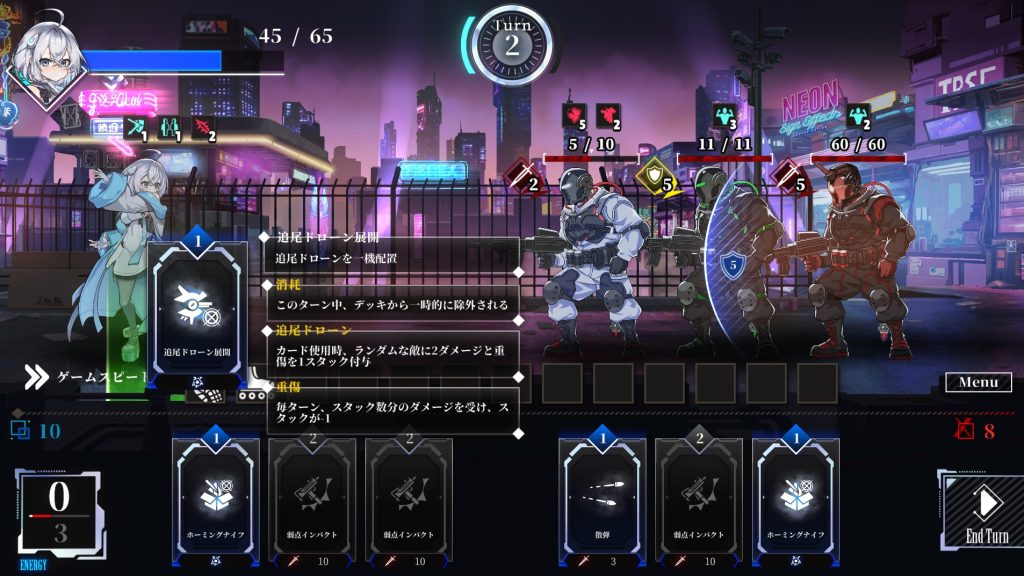Play the 散弾 card
This screenshot has width=1024, height=576.
[x=601, y=500]
